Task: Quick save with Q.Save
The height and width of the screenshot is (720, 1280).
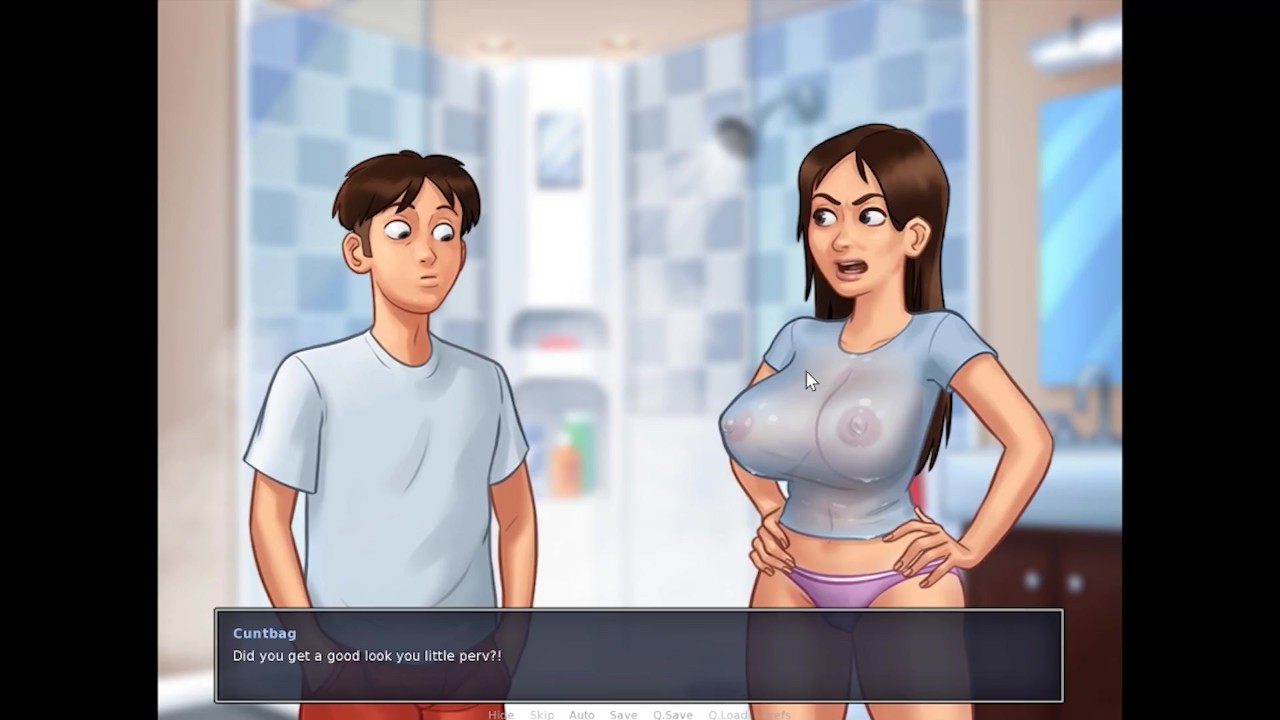Action: point(672,715)
